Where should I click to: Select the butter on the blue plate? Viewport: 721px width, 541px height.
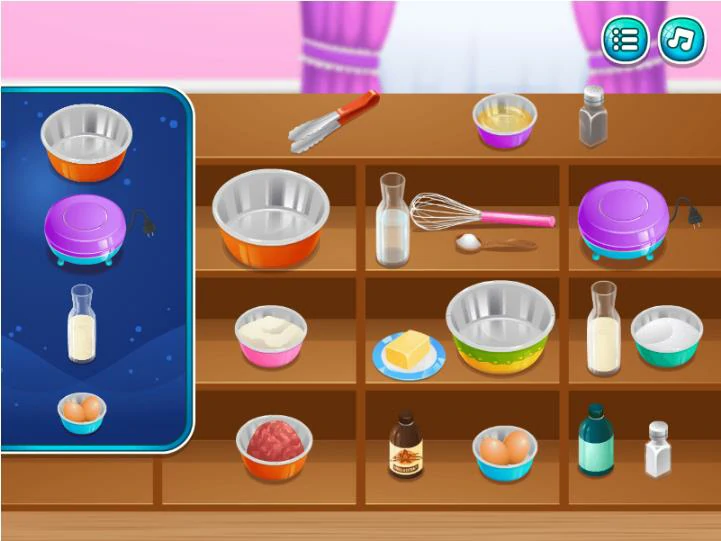click(408, 355)
